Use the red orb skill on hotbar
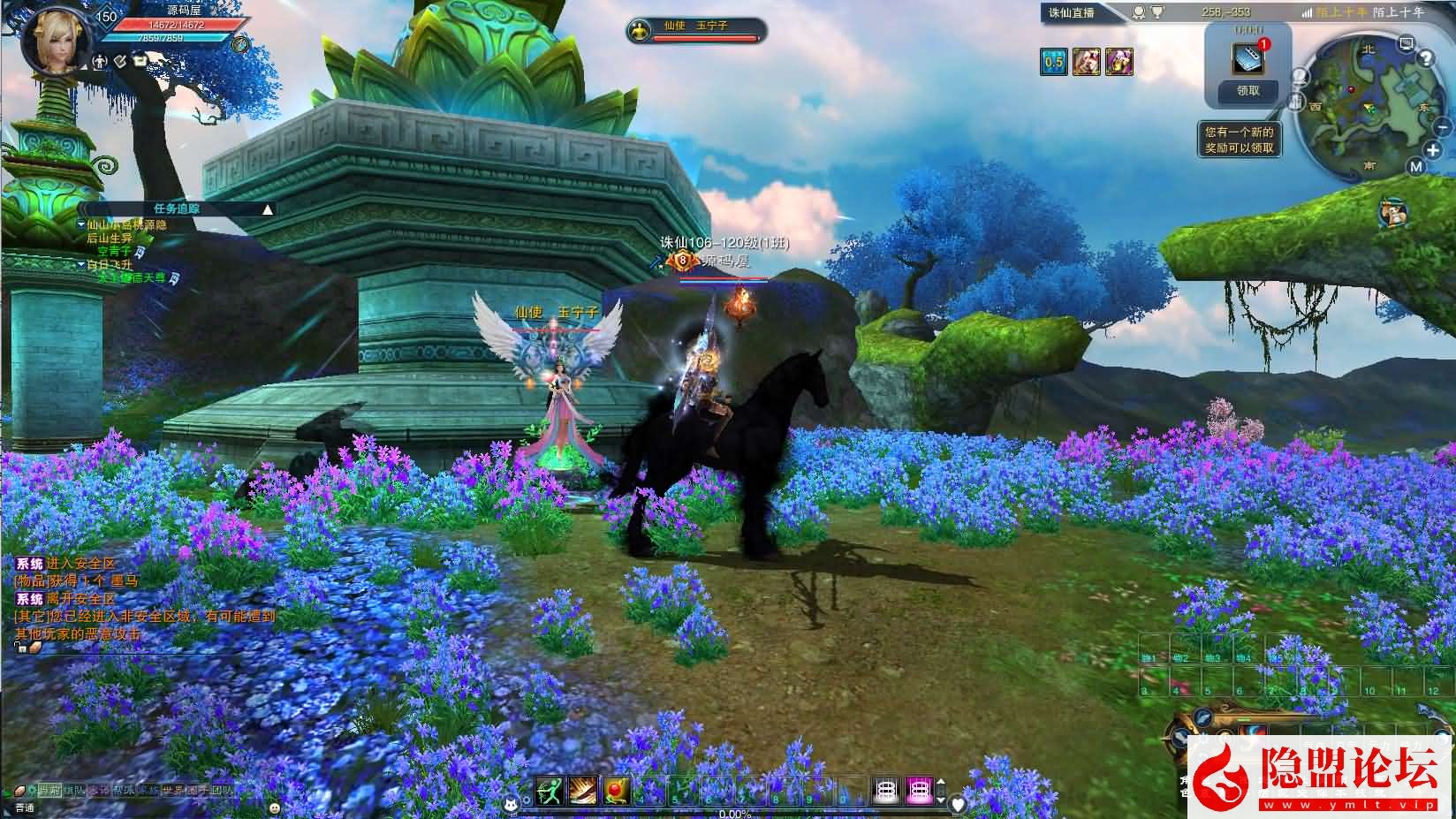Viewport: 1456px width, 819px height. tap(615, 789)
